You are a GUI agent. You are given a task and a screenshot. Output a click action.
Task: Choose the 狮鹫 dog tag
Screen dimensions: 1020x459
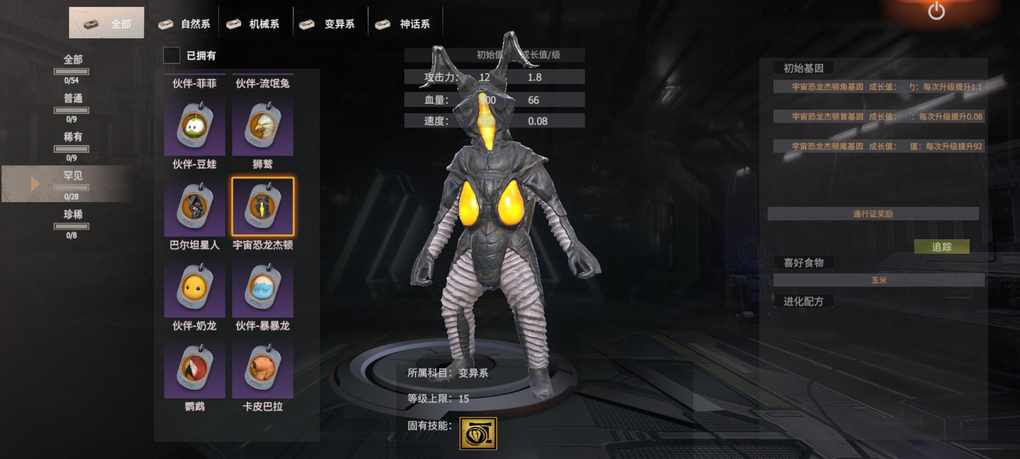tap(262, 126)
